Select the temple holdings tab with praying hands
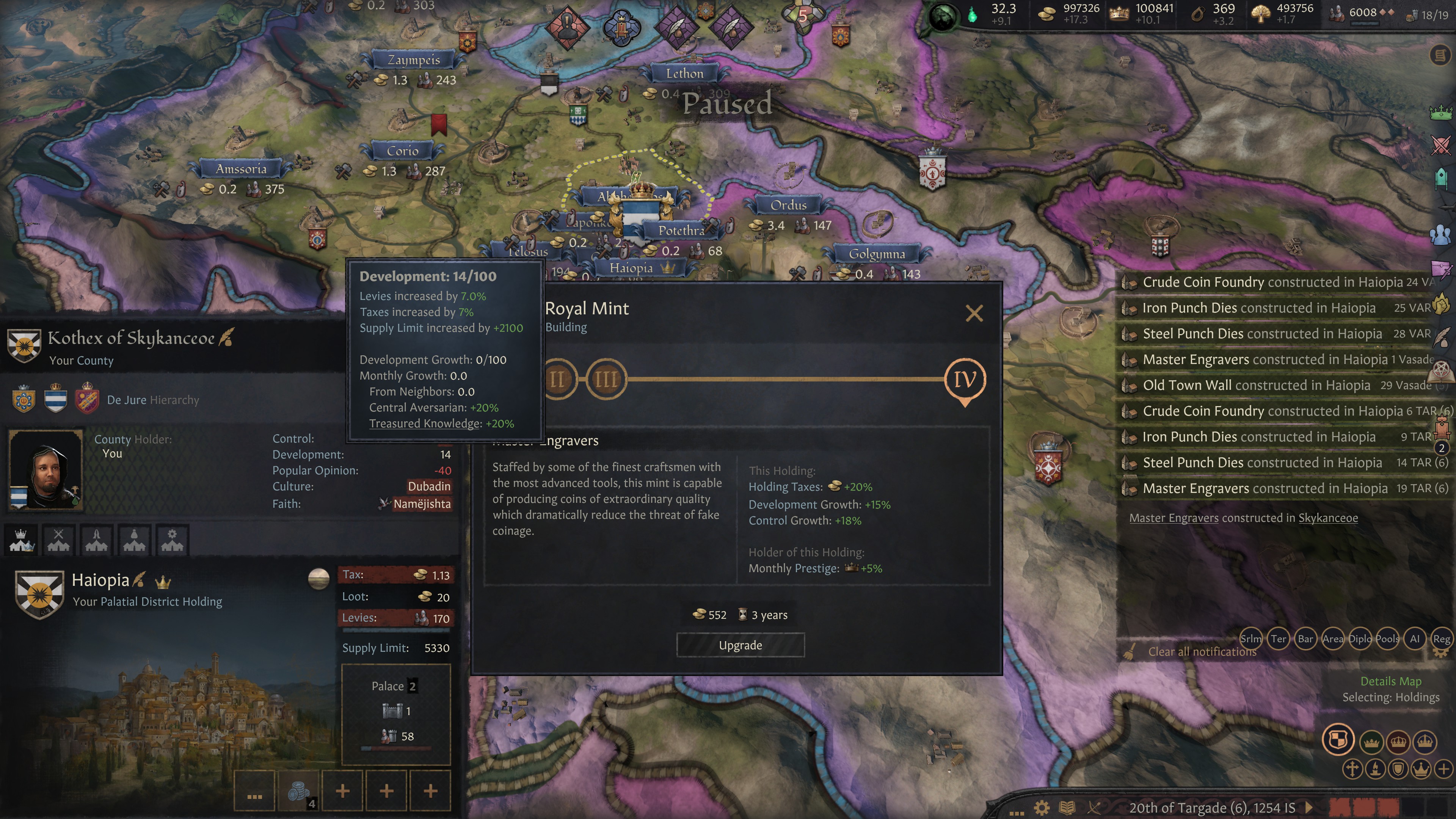 (x=97, y=540)
